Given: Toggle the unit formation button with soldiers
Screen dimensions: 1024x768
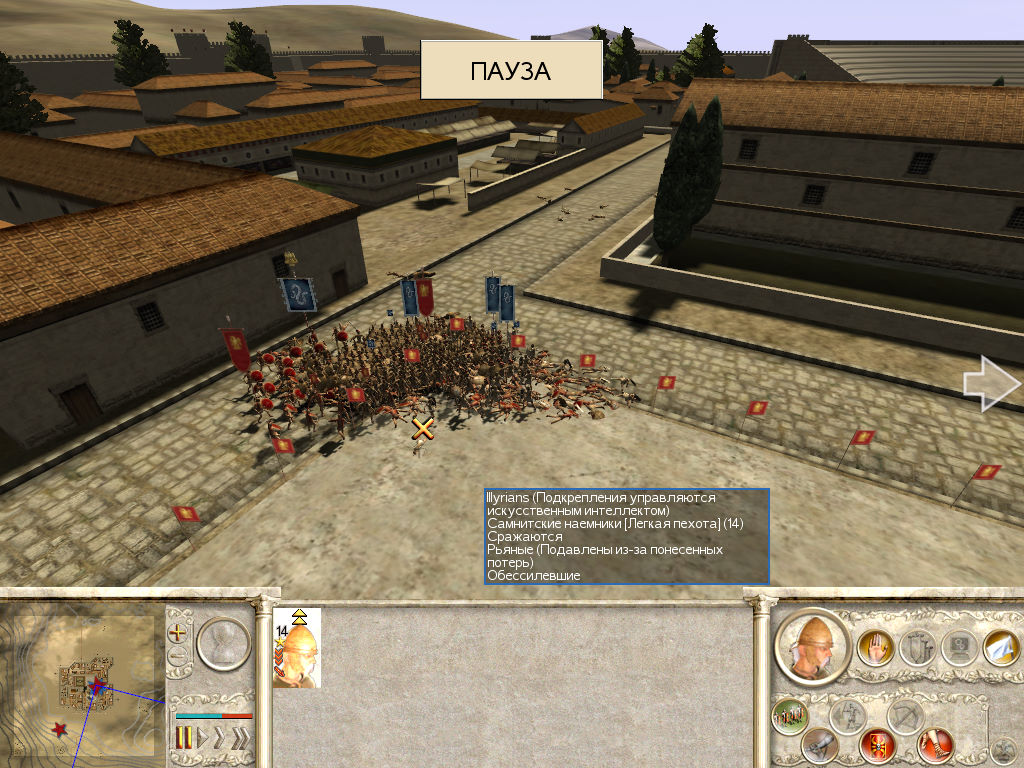Looking at the screenshot, I should [790, 716].
